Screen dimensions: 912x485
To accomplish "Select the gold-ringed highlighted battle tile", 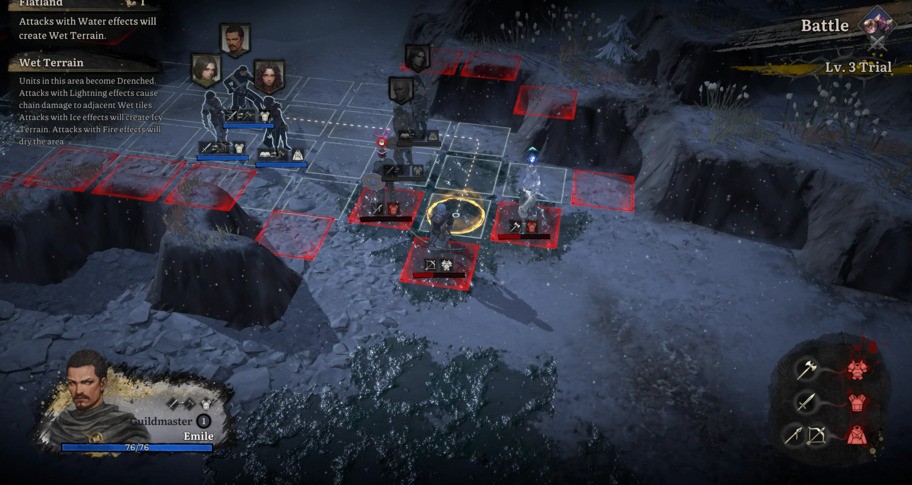I will (x=455, y=213).
